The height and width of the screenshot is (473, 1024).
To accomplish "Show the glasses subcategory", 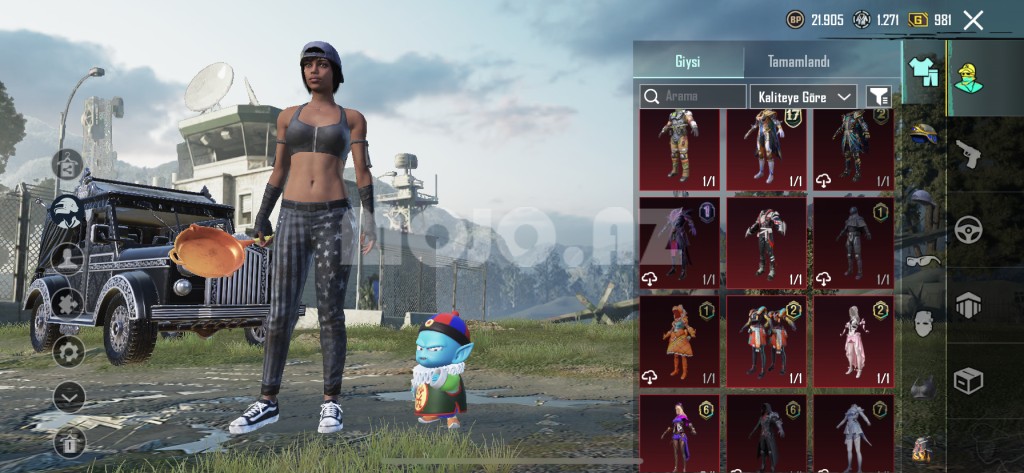I will (x=922, y=261).
